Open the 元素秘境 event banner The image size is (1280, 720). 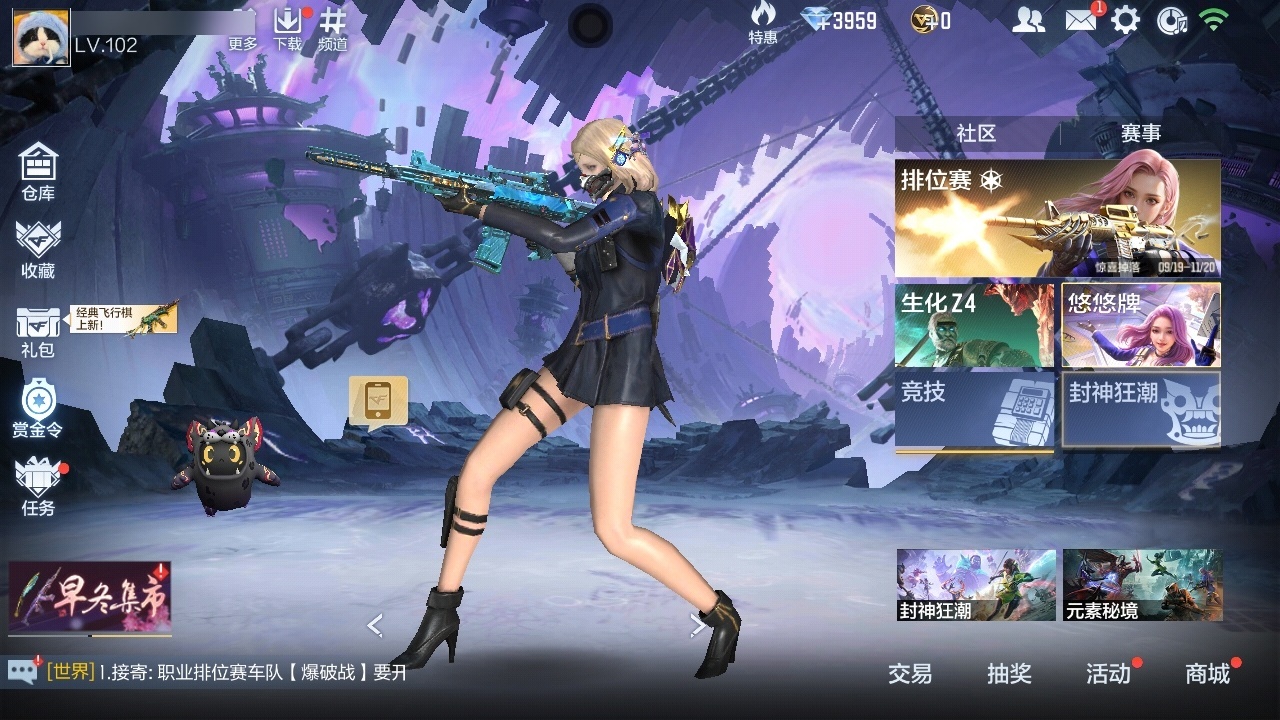click(1142, 585)
